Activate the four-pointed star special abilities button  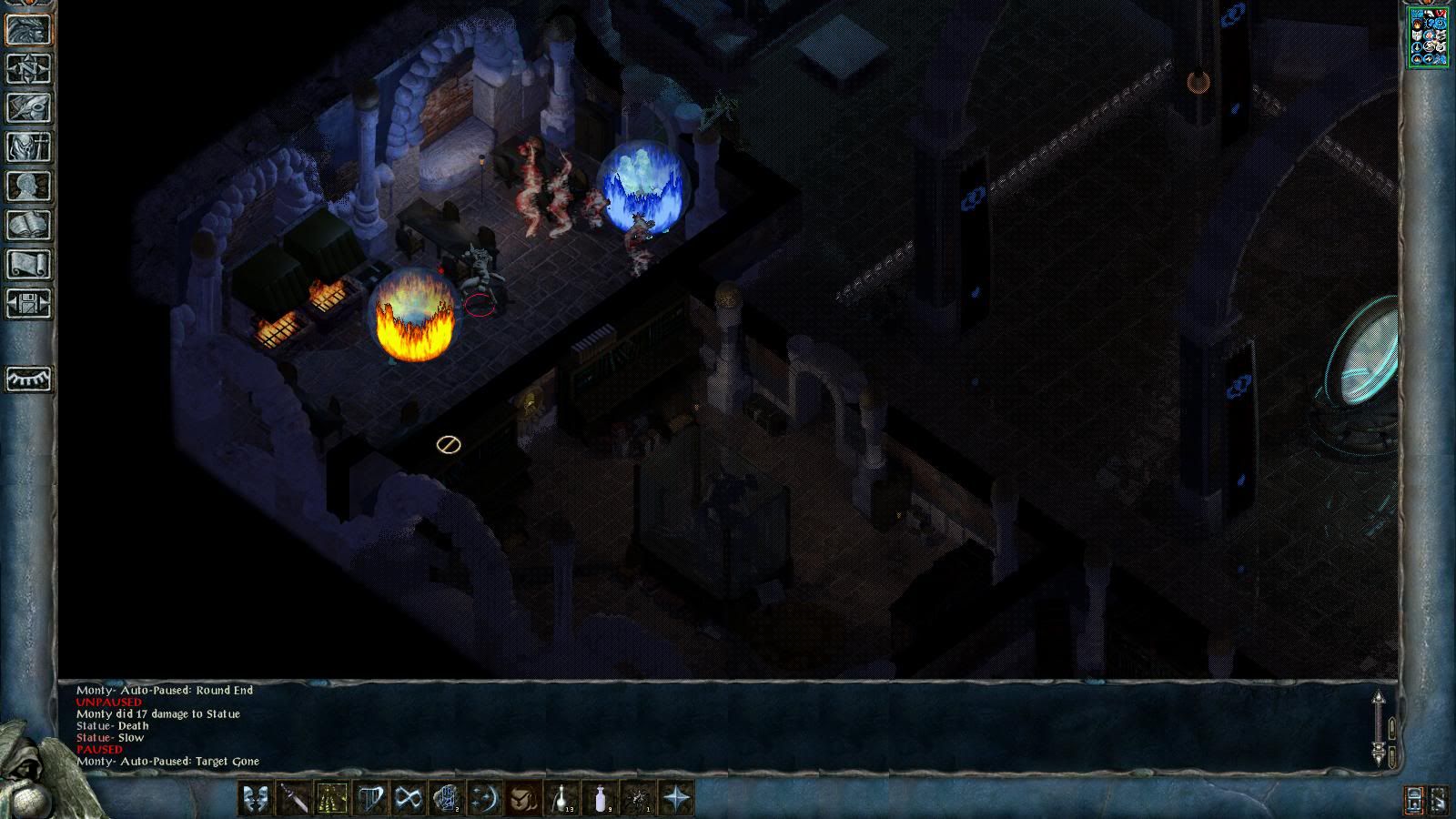tap(676, 799)
